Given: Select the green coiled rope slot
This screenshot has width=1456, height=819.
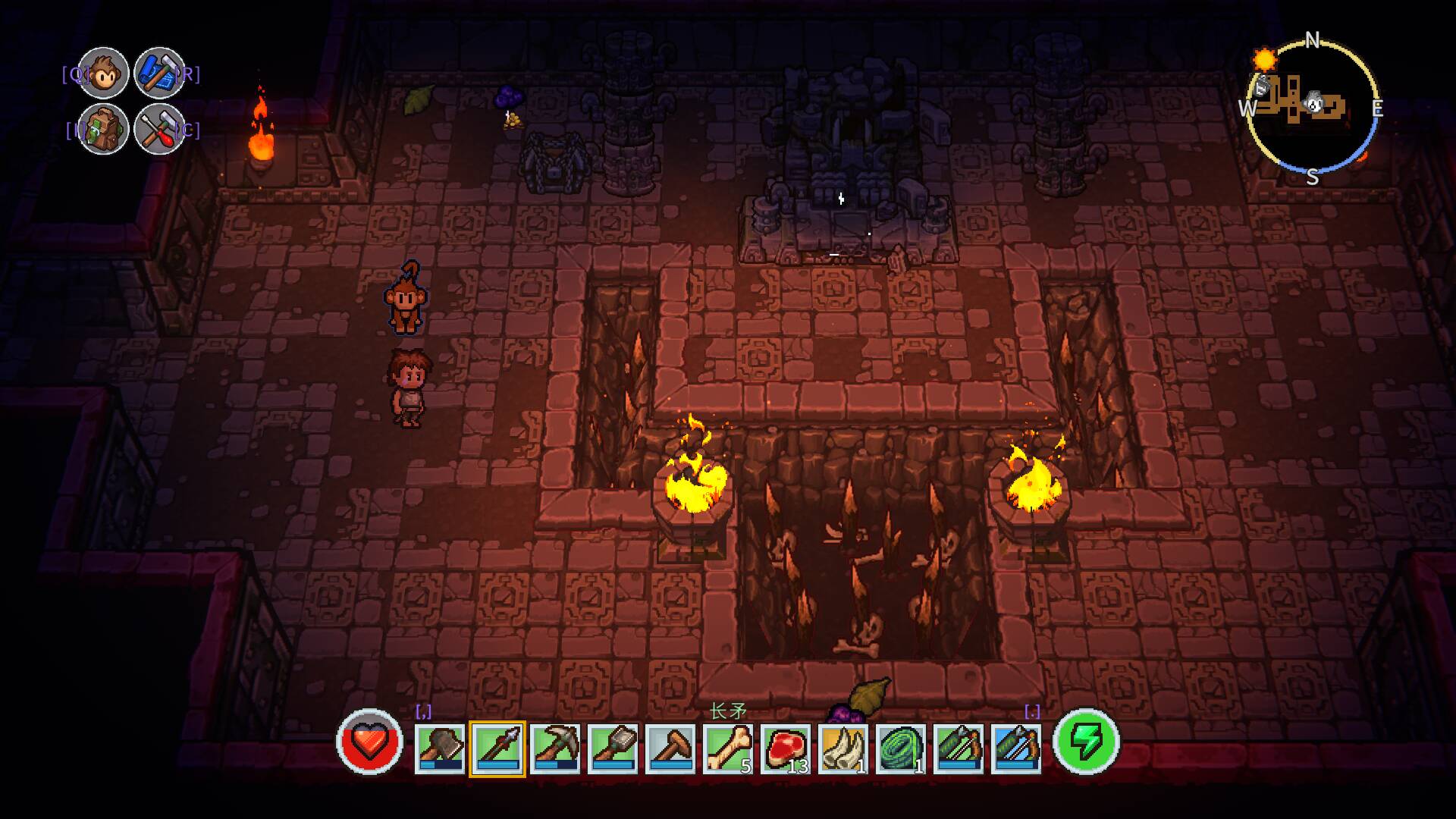Looking at the screenshot, I should tap(901, 748).
